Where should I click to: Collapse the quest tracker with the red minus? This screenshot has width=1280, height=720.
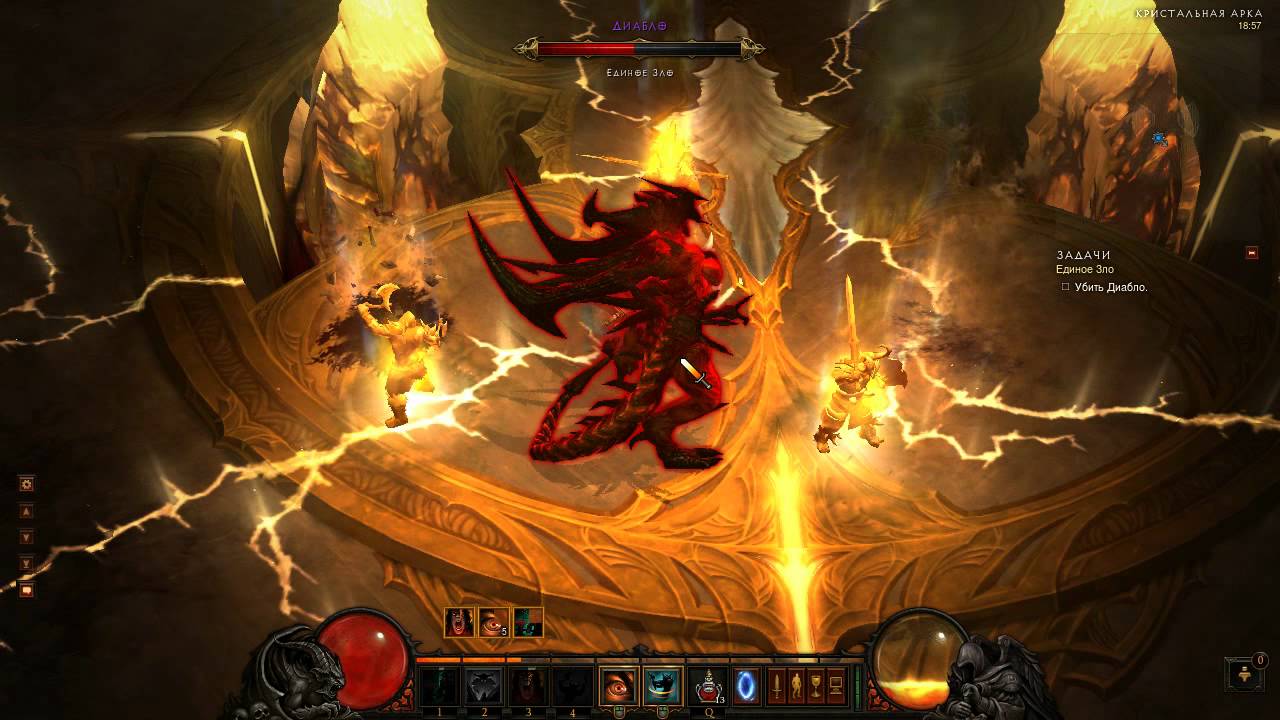click(x=1252, y=253)
